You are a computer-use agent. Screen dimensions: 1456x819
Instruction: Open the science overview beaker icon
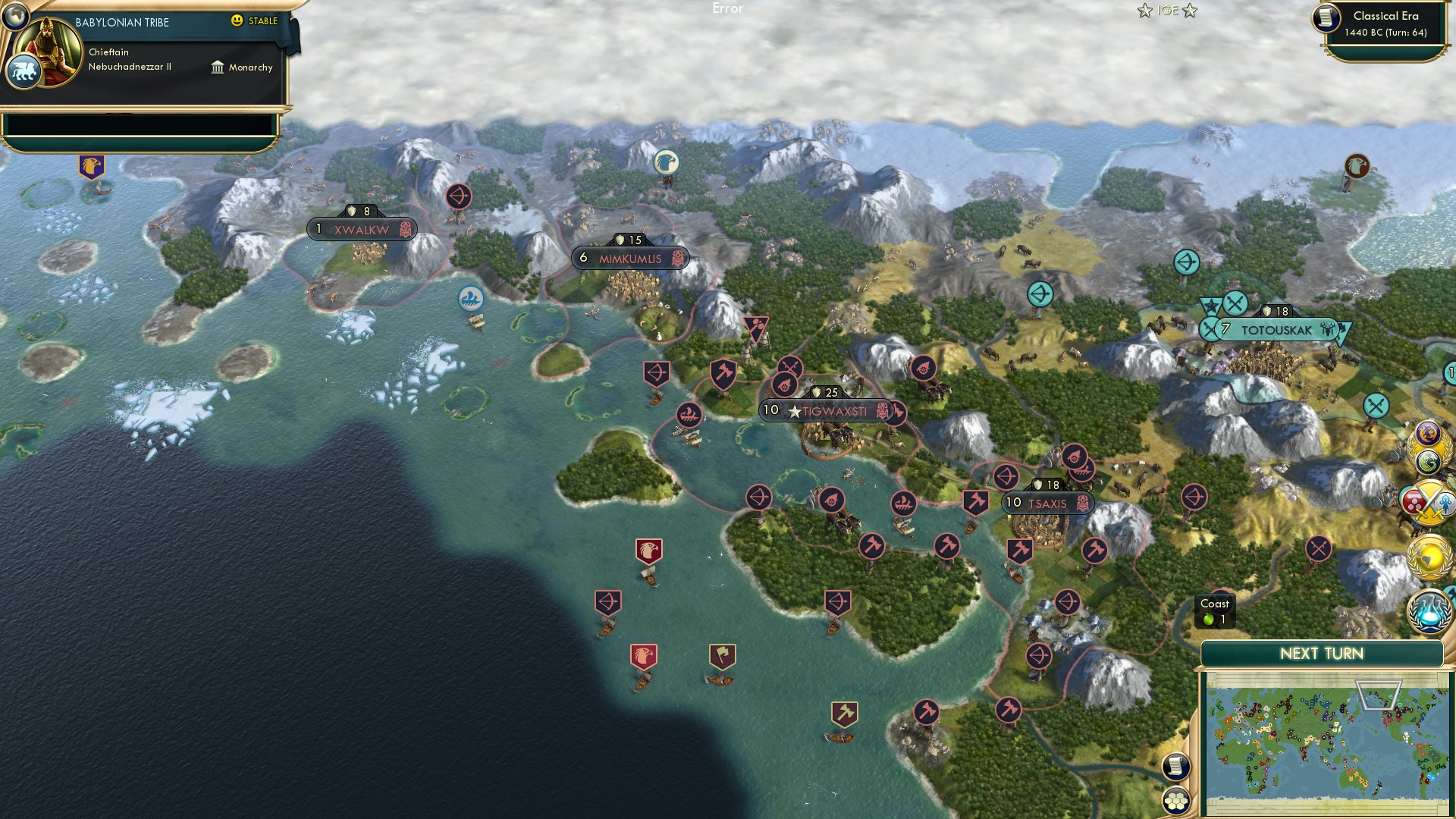click(1426, 612)
